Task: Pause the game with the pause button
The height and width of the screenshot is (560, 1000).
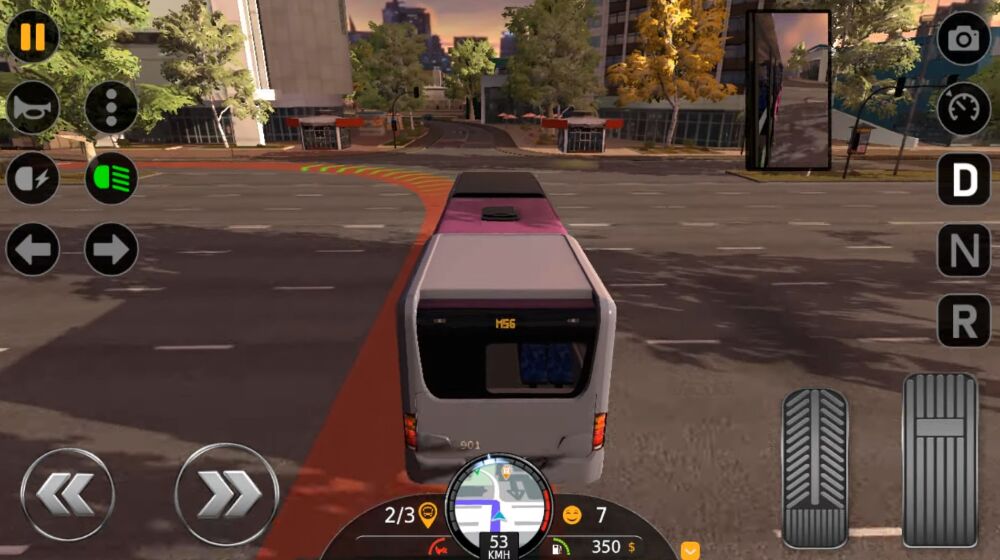Action: [33, 36]
